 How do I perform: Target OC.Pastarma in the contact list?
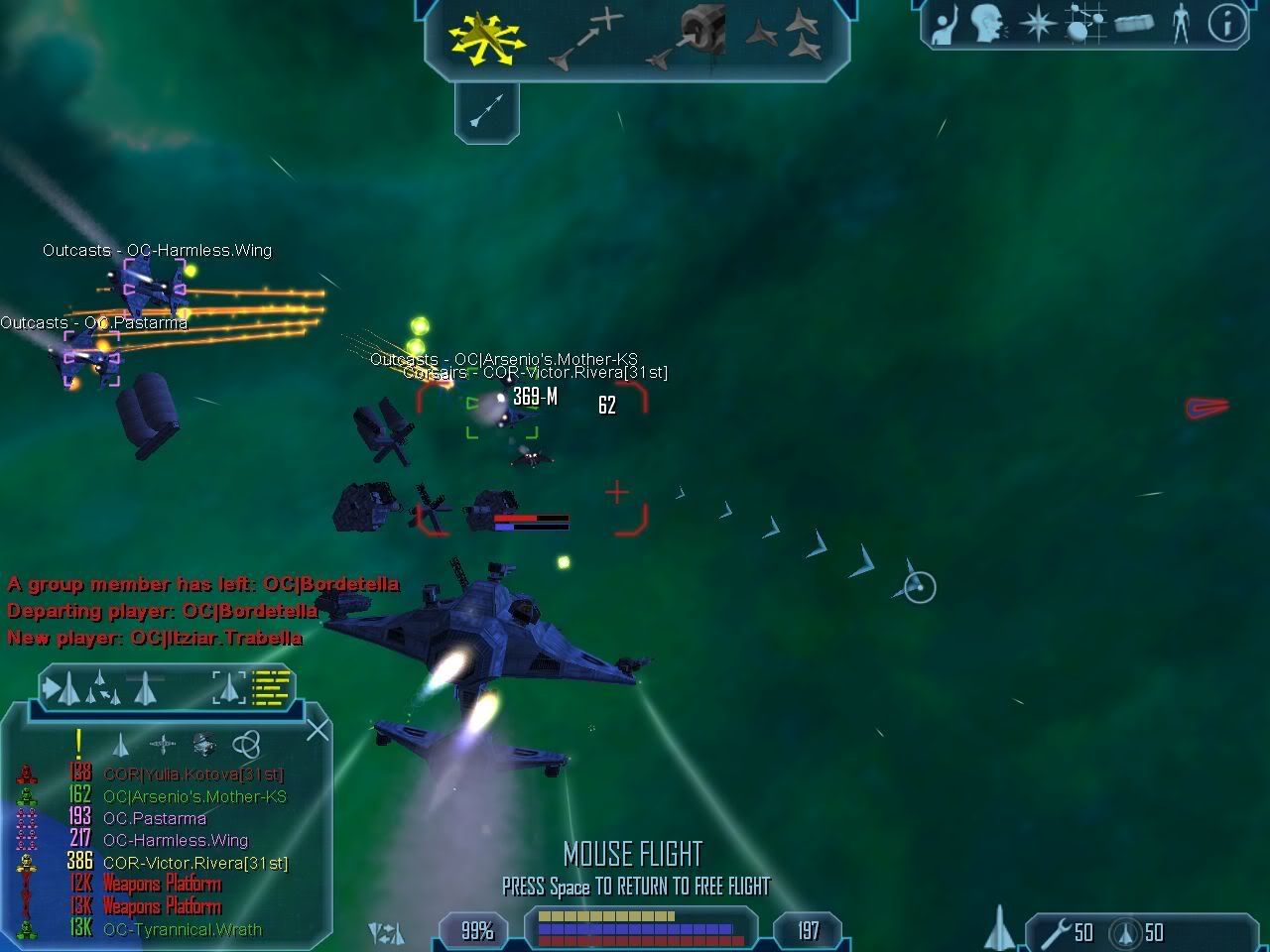pyautogui.click(x=155, y=819)
